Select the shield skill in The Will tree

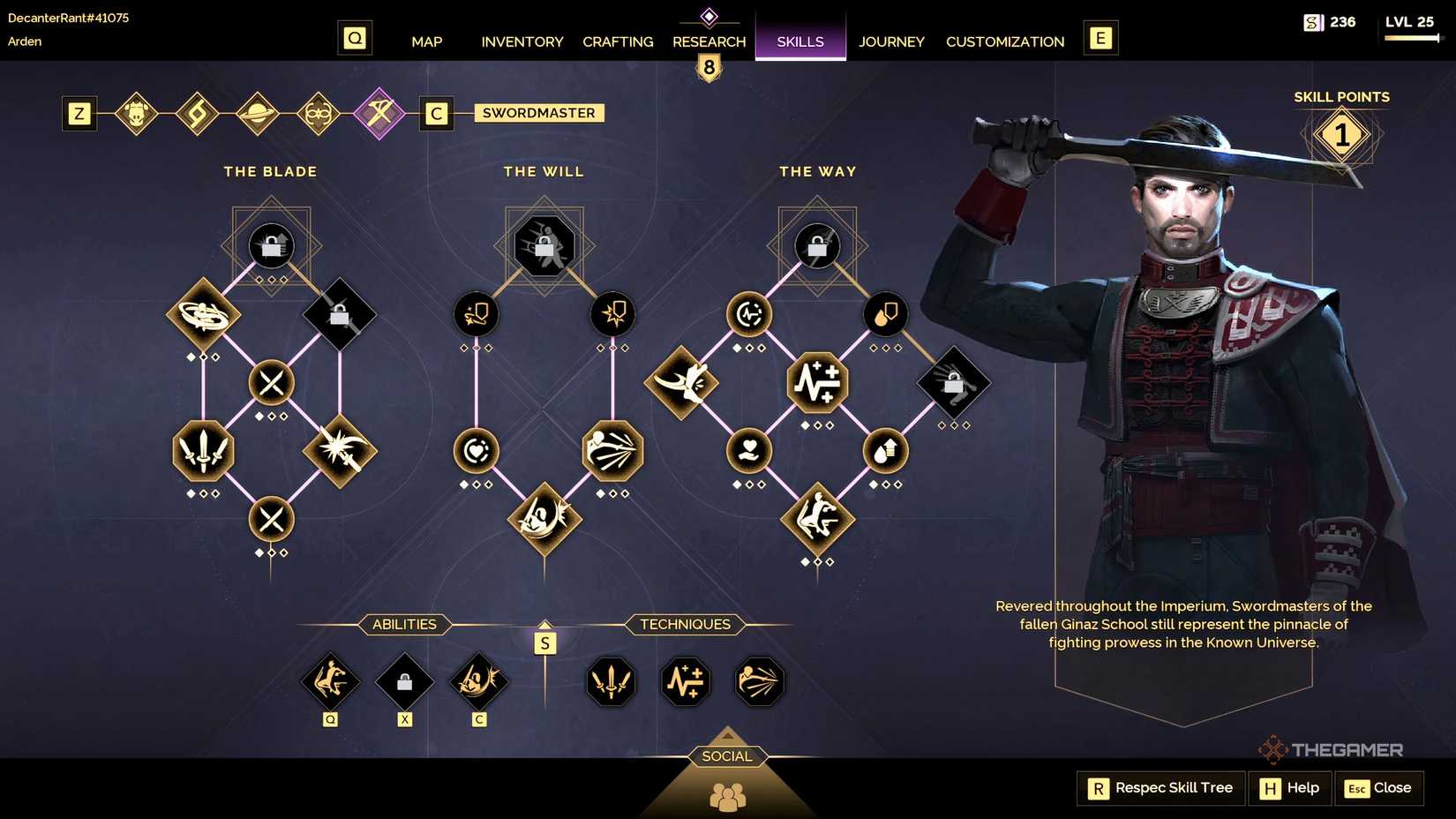pyautogui.click(x=477, y=313)
